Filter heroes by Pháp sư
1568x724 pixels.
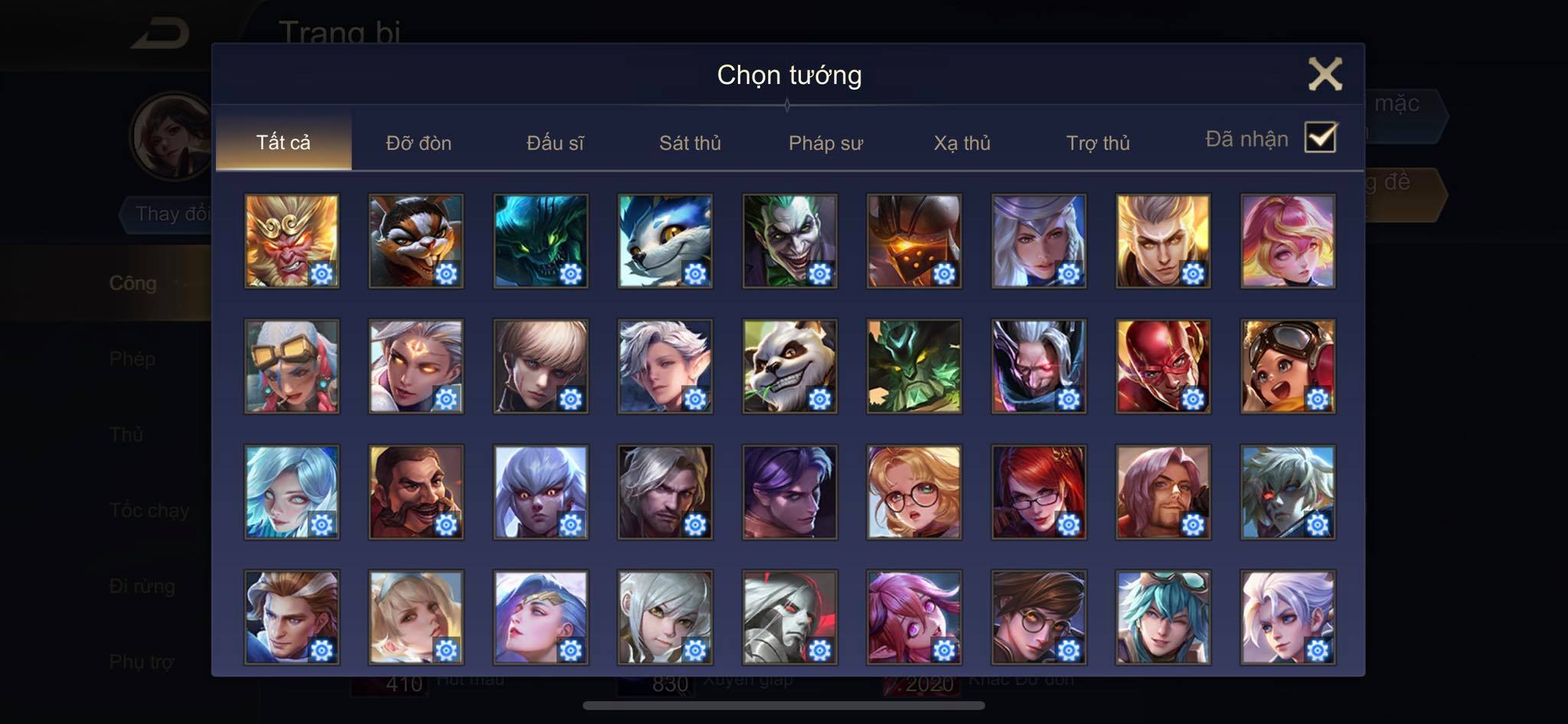coord(825,143)
